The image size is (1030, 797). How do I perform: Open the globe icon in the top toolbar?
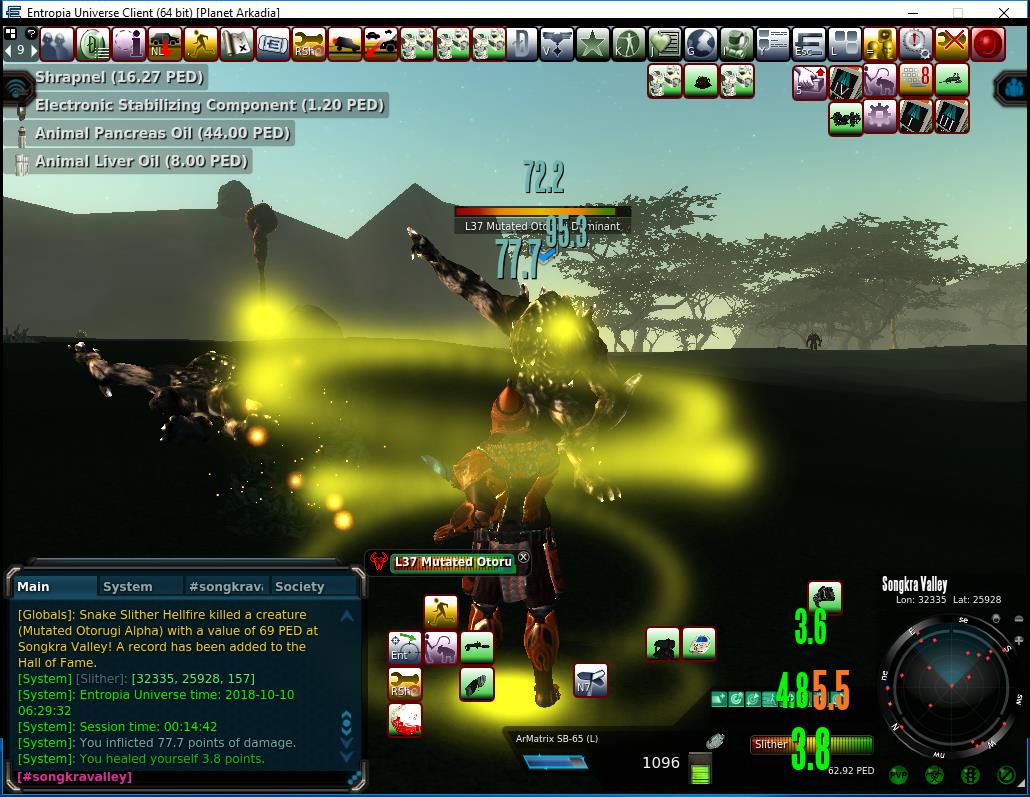pos(700,44)
